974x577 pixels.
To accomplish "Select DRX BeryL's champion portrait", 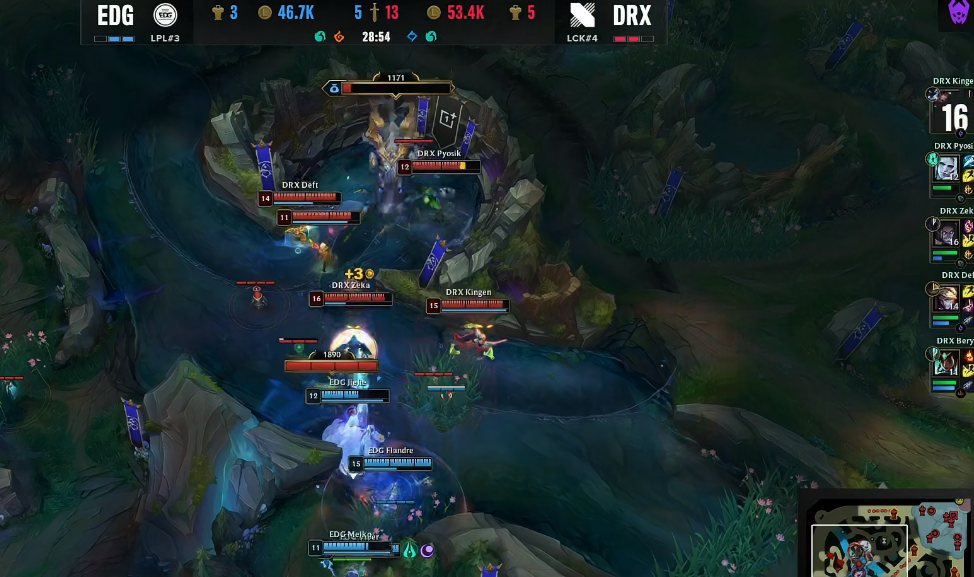I will (946, 363).
